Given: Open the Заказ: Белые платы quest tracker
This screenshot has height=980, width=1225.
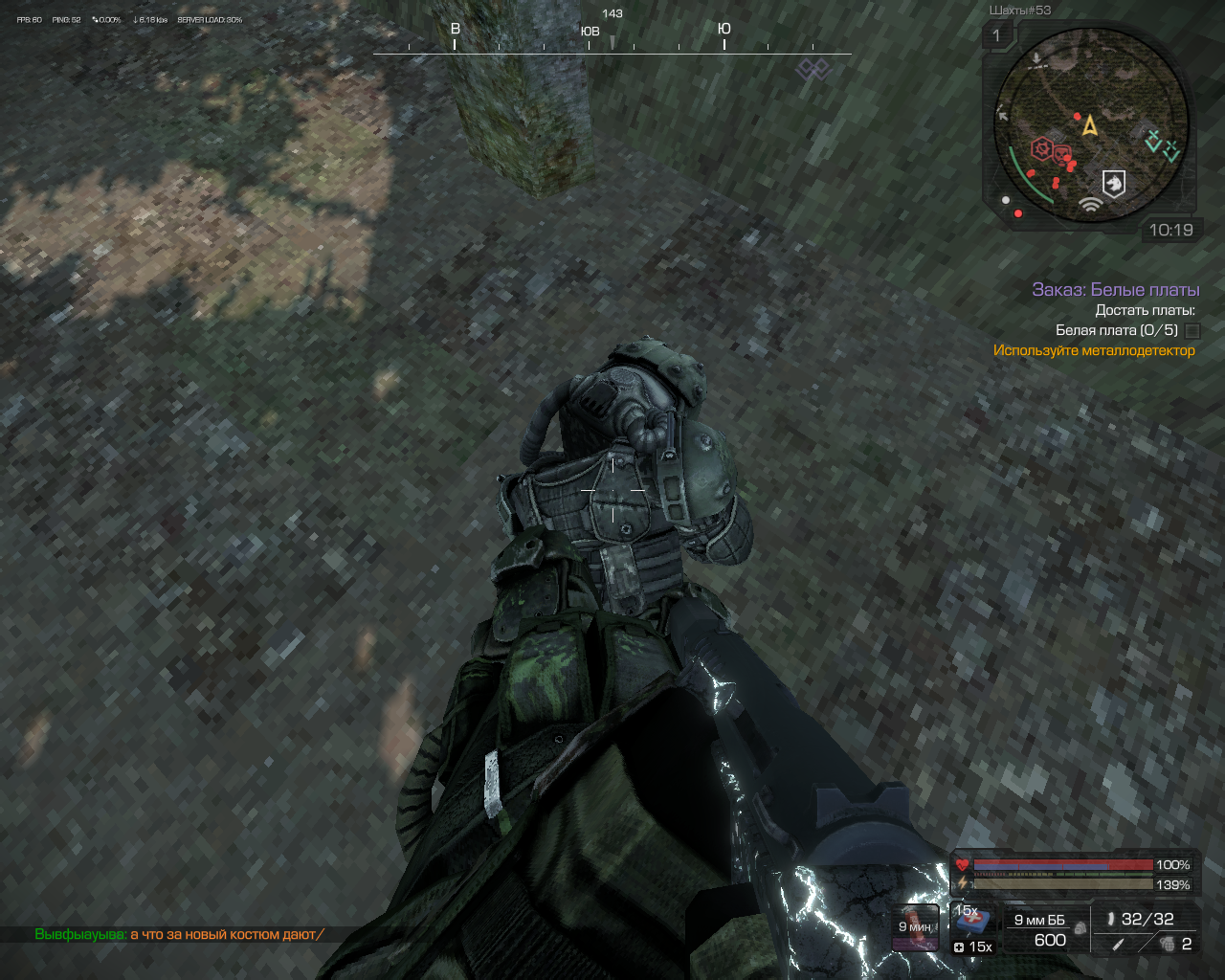Looking at the screenshot, I should [x=1115, y=289].
